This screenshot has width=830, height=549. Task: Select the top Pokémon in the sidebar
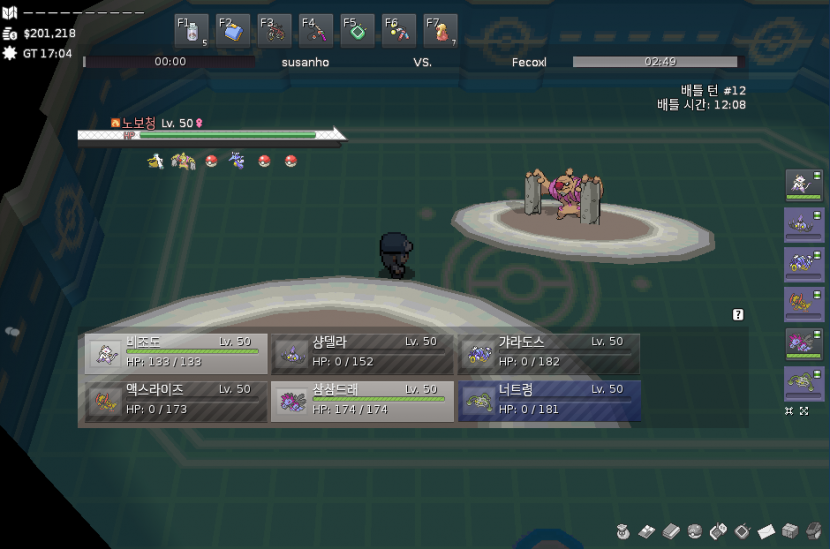804,184
